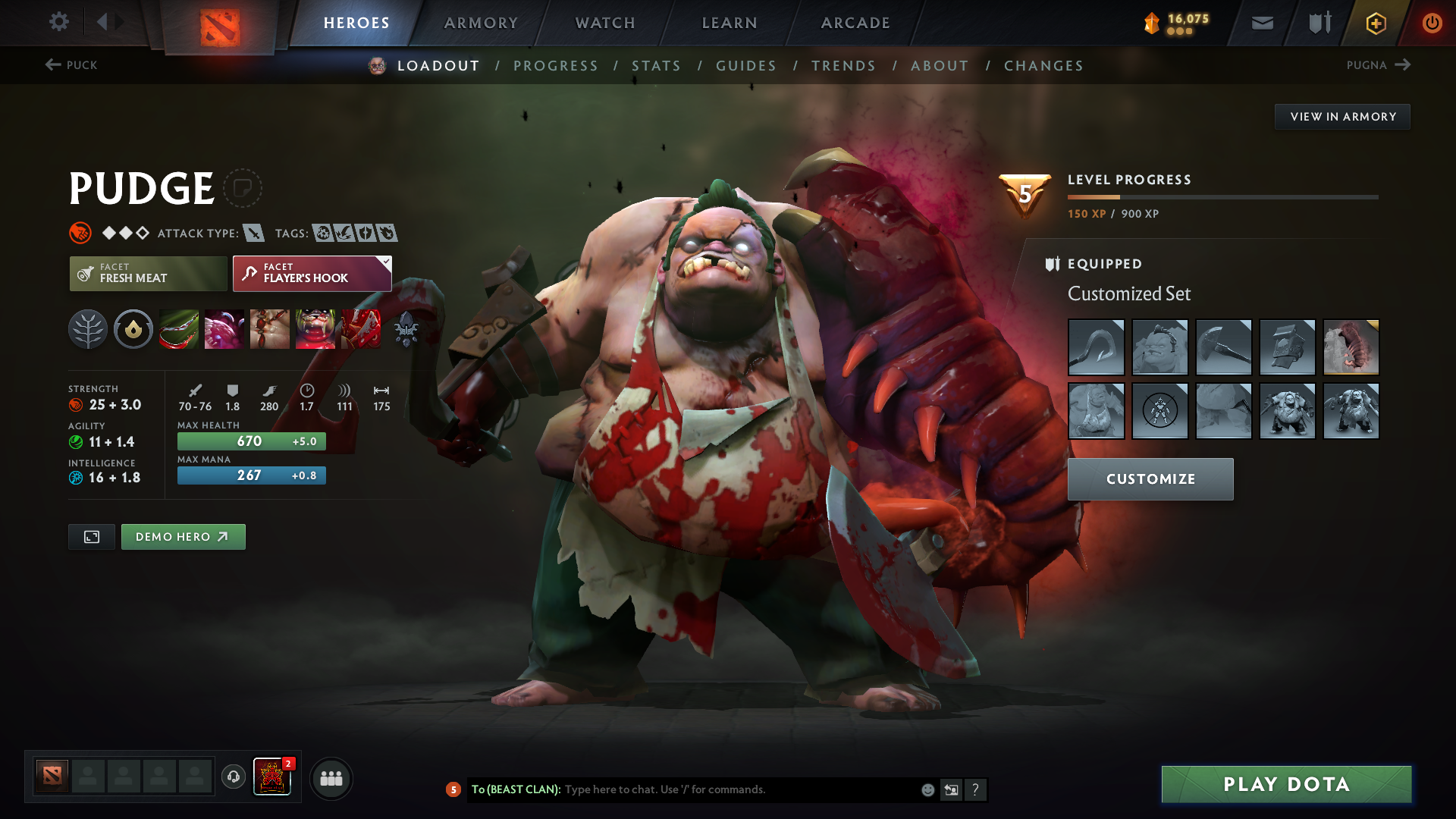
Task: Click the innate ability droplet icon
Action: coord(133,329)
